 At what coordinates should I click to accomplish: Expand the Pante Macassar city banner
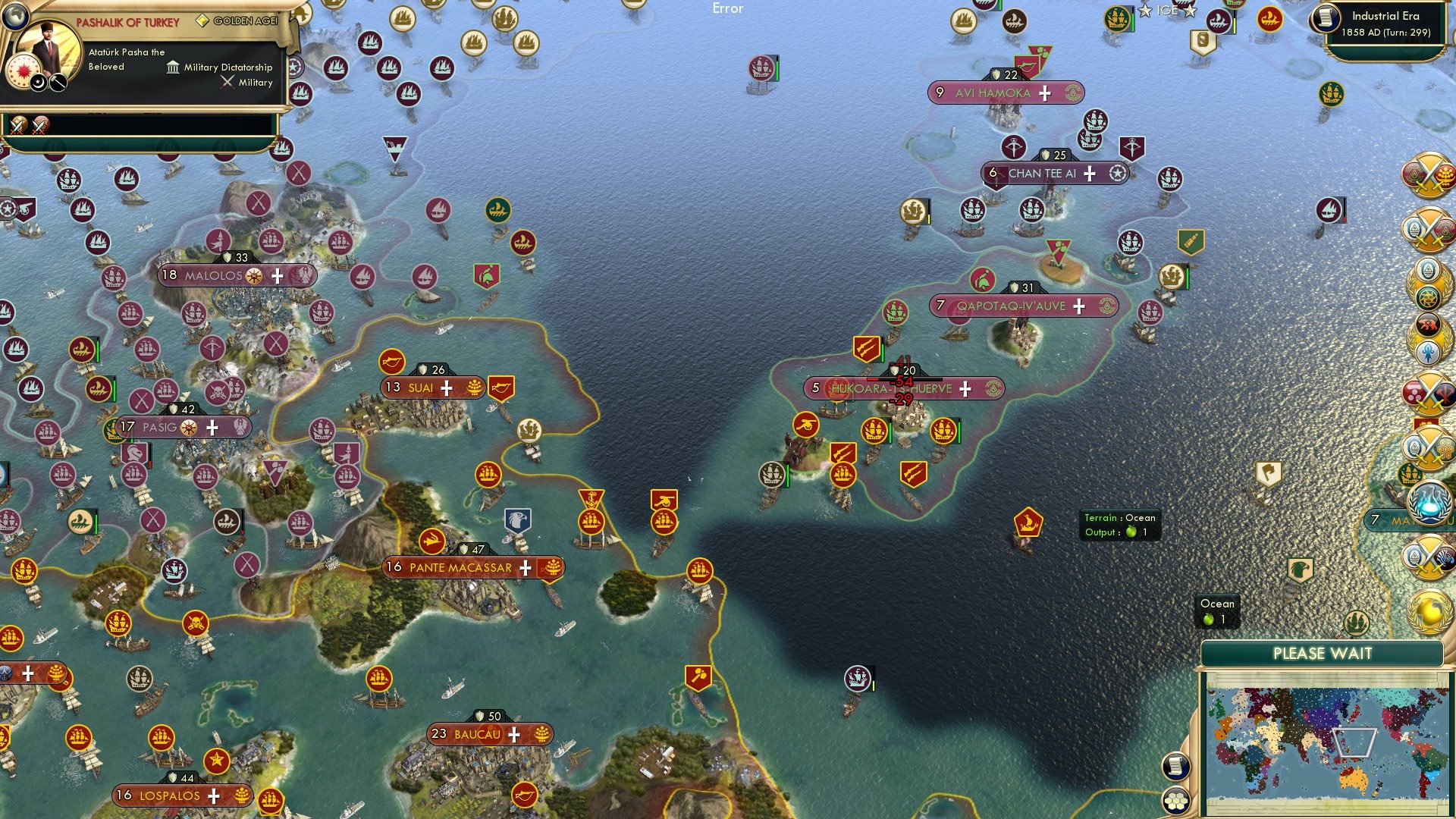tap(524, 567)
